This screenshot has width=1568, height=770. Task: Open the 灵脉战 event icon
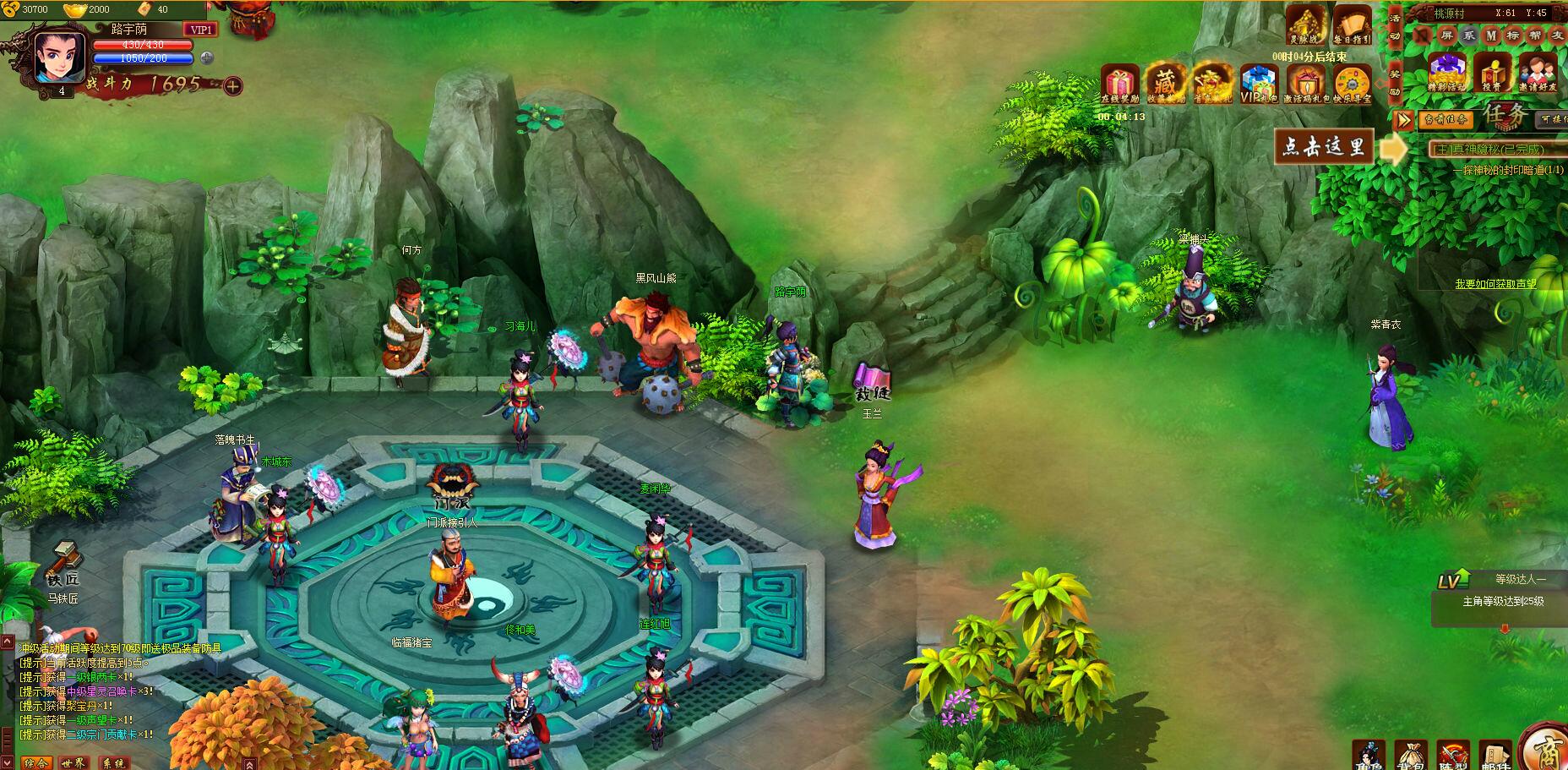click(1304, 23)
